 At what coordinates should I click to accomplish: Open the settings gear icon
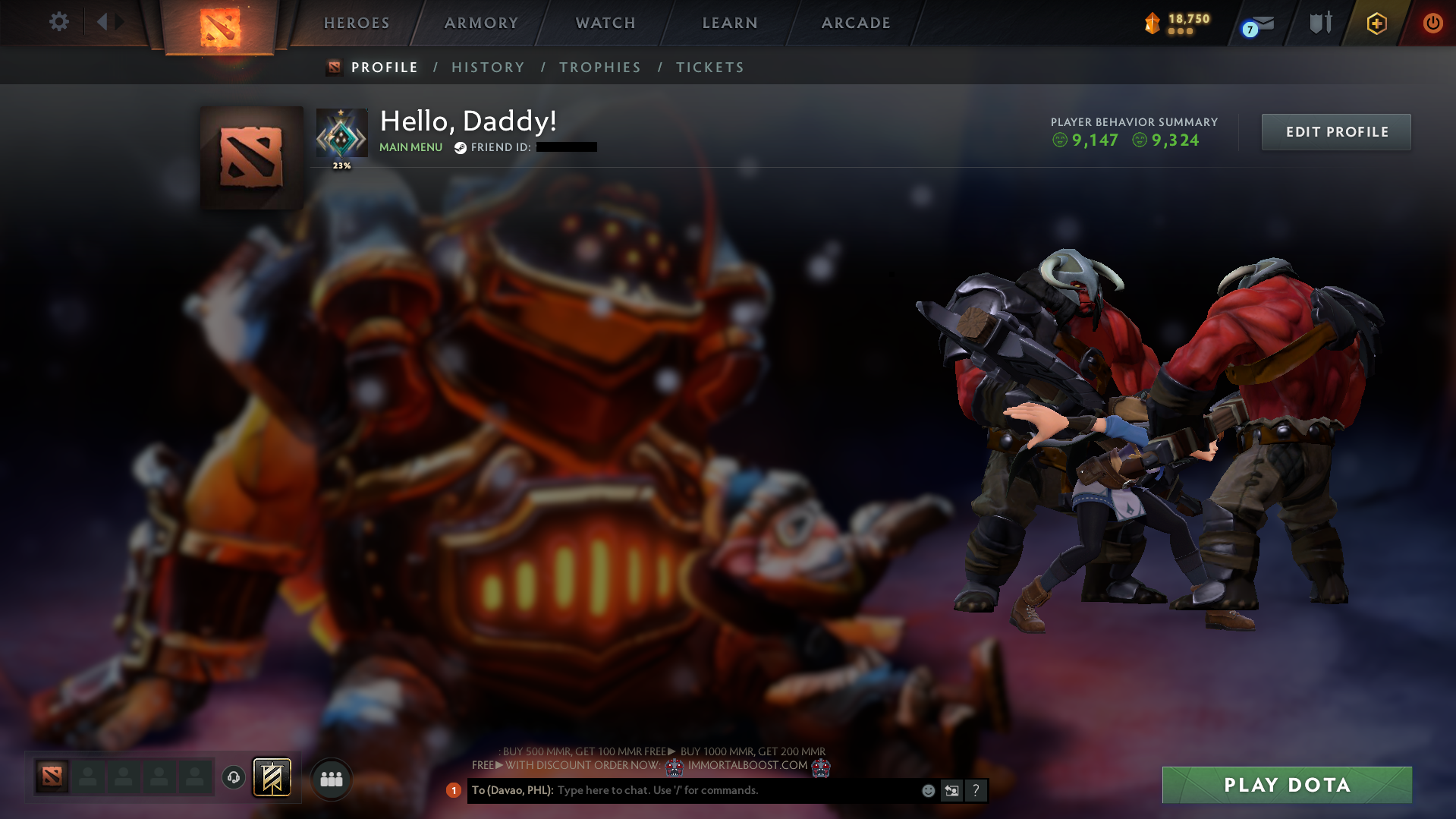[x=58, y=21]
